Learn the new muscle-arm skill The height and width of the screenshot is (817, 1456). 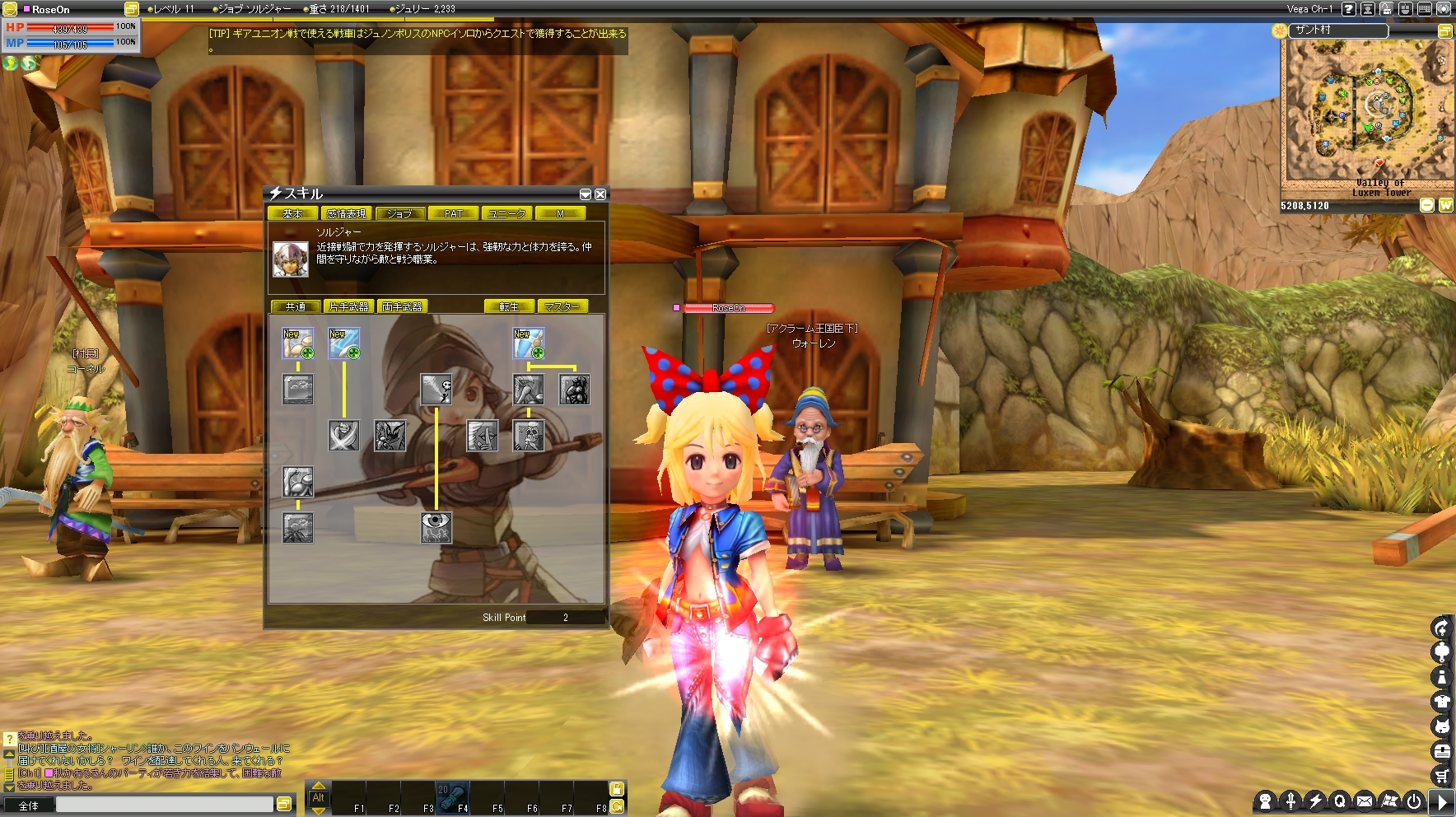coord(298,343)
